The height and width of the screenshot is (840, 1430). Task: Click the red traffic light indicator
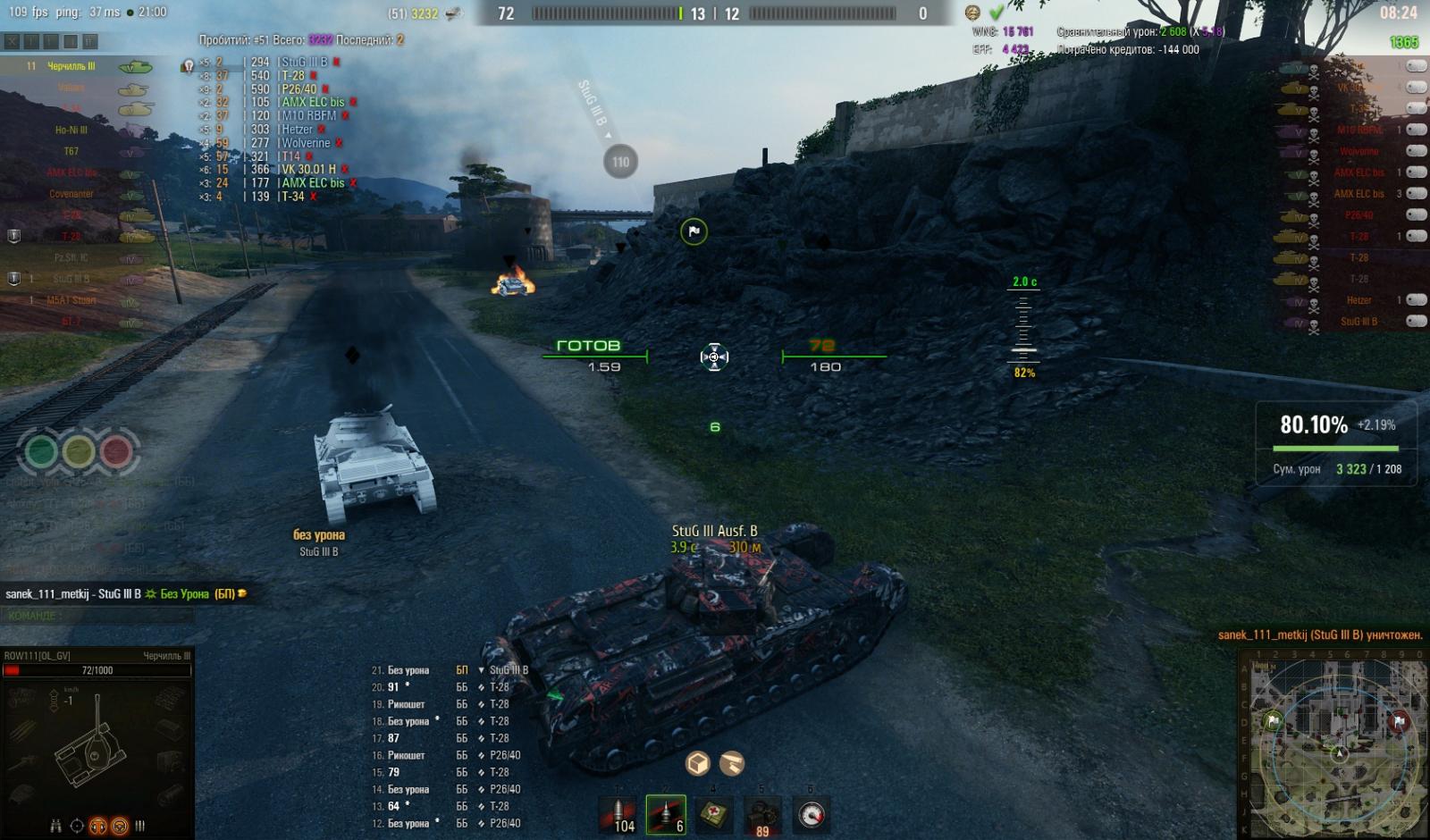pyautogui.click(x=116, y=450)
